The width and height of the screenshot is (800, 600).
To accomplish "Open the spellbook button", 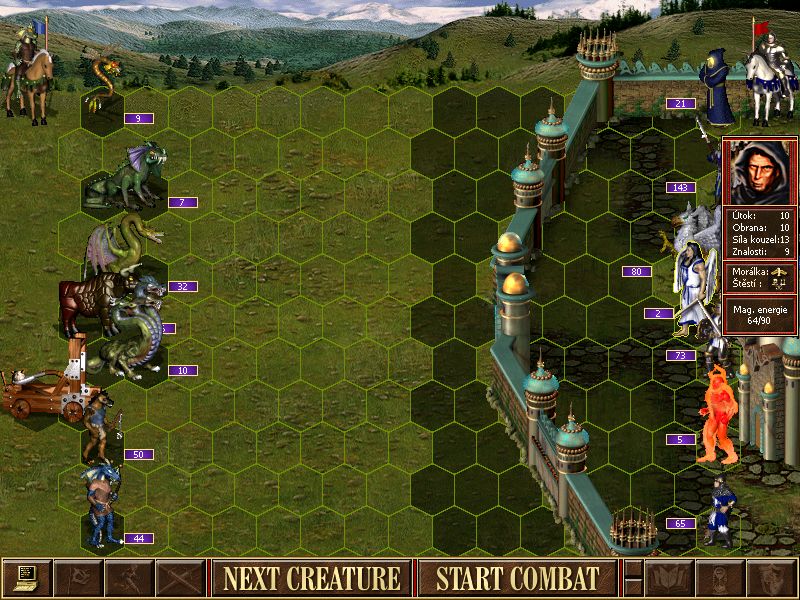I will coord(669,578).
